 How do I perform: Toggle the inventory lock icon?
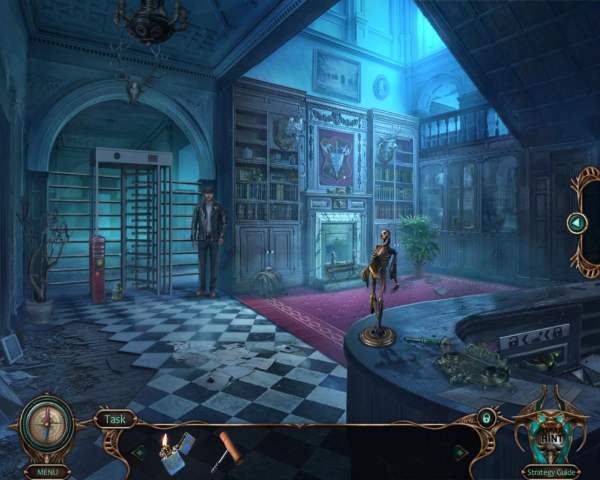coord(486,419)
